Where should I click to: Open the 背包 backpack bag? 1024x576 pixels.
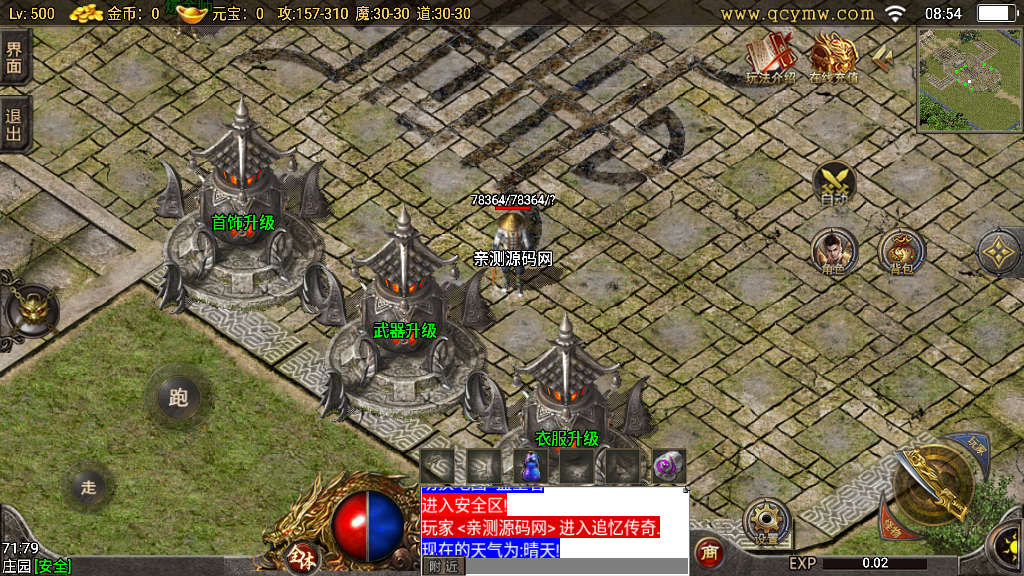click(900, 251)
